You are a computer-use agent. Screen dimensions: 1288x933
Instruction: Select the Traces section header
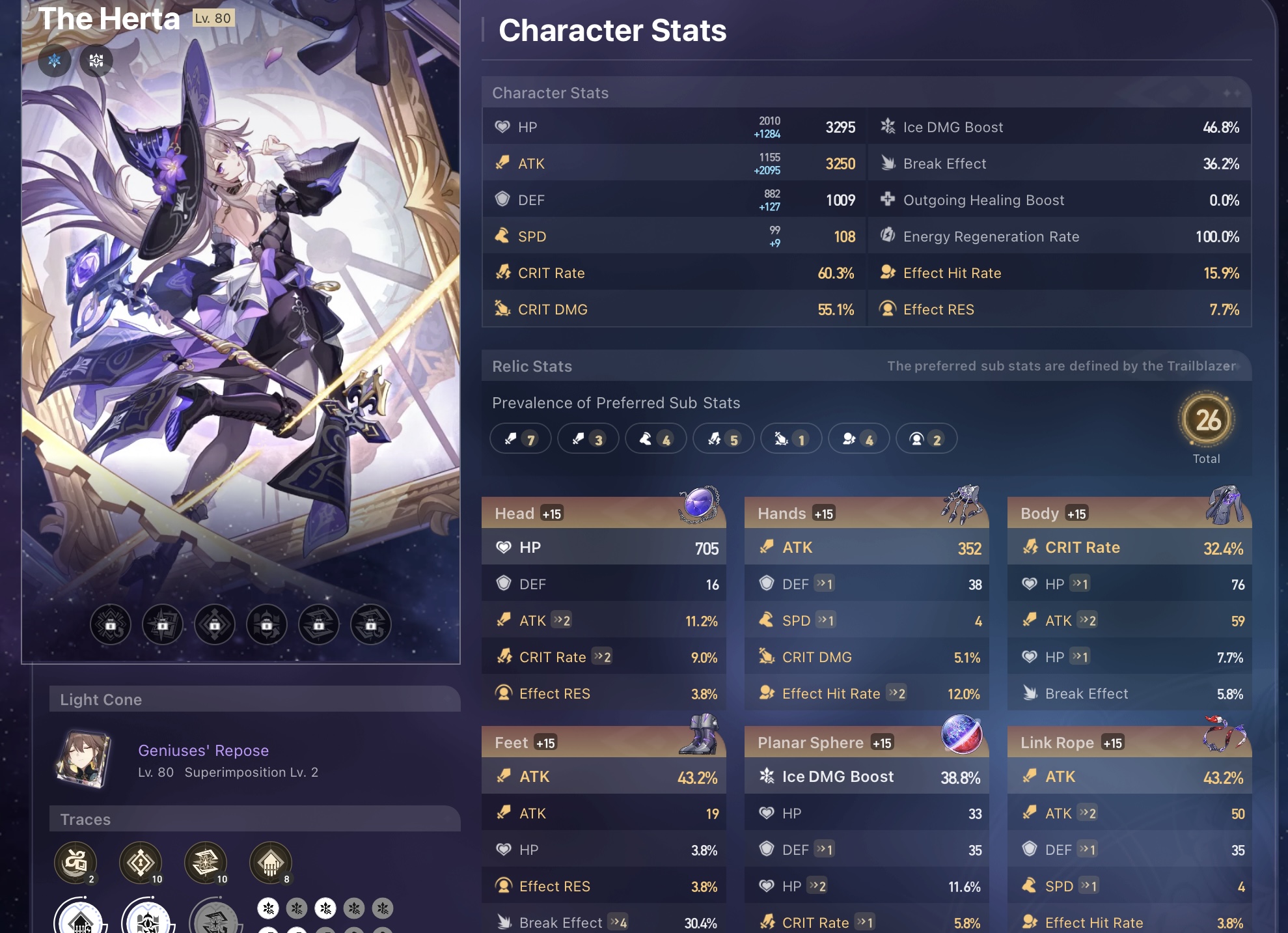tap(87, 819)
